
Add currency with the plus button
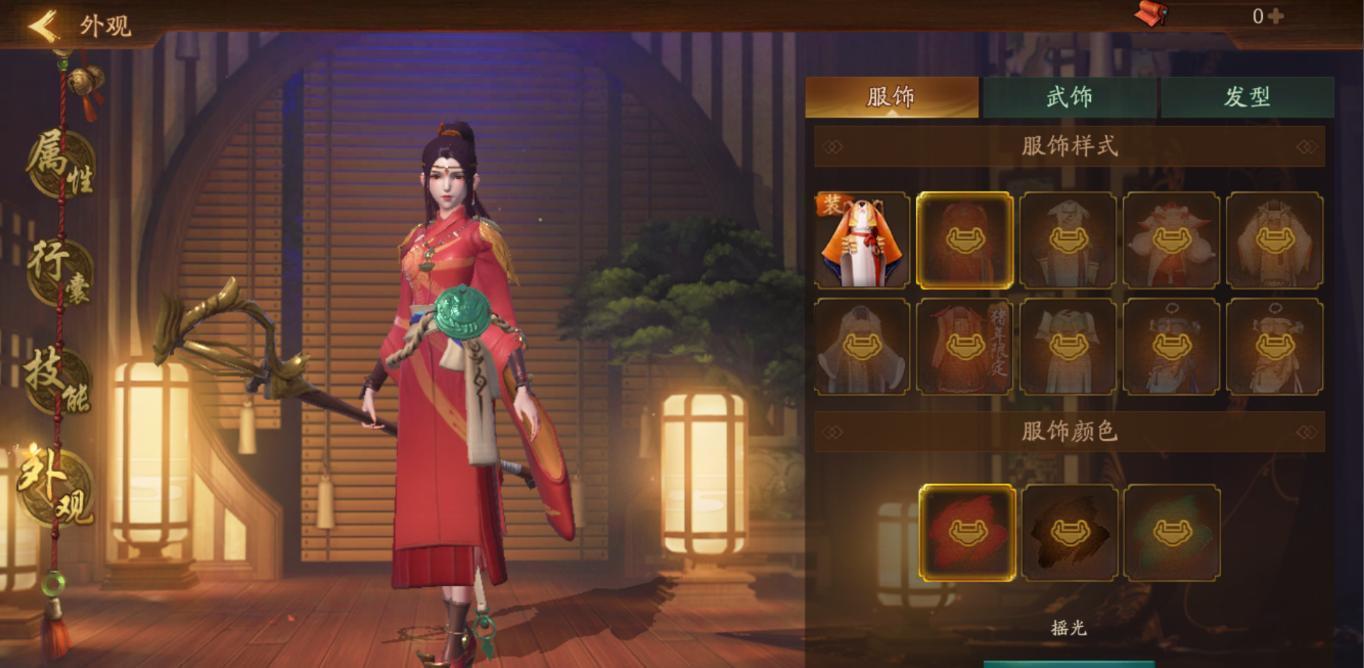1276,16
